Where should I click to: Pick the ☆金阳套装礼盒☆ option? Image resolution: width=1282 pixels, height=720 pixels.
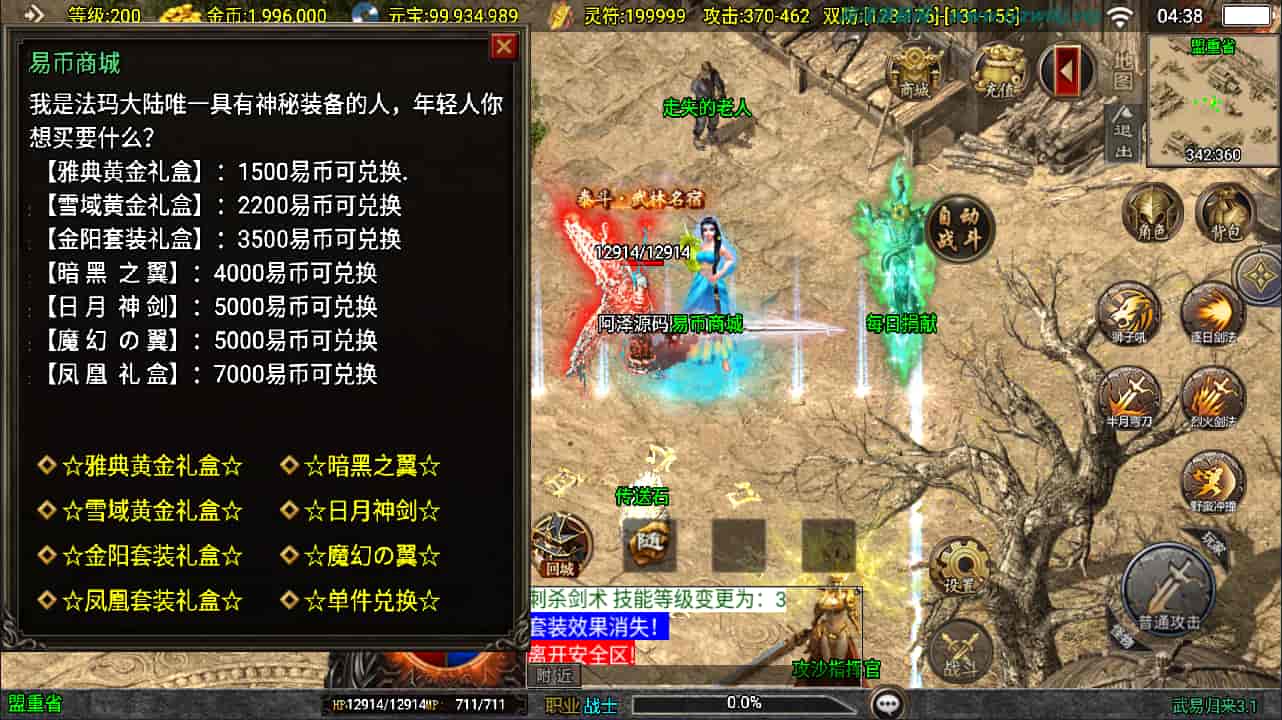pyautogui.click(x=152, y=556)
